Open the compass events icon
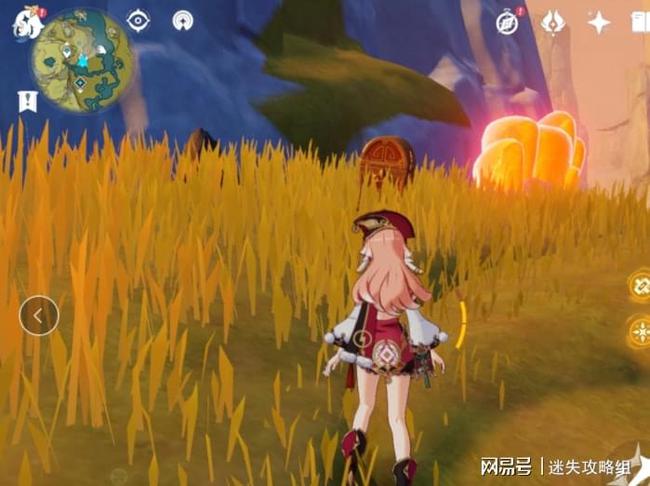The image size is (650, 486). (508, 22)
